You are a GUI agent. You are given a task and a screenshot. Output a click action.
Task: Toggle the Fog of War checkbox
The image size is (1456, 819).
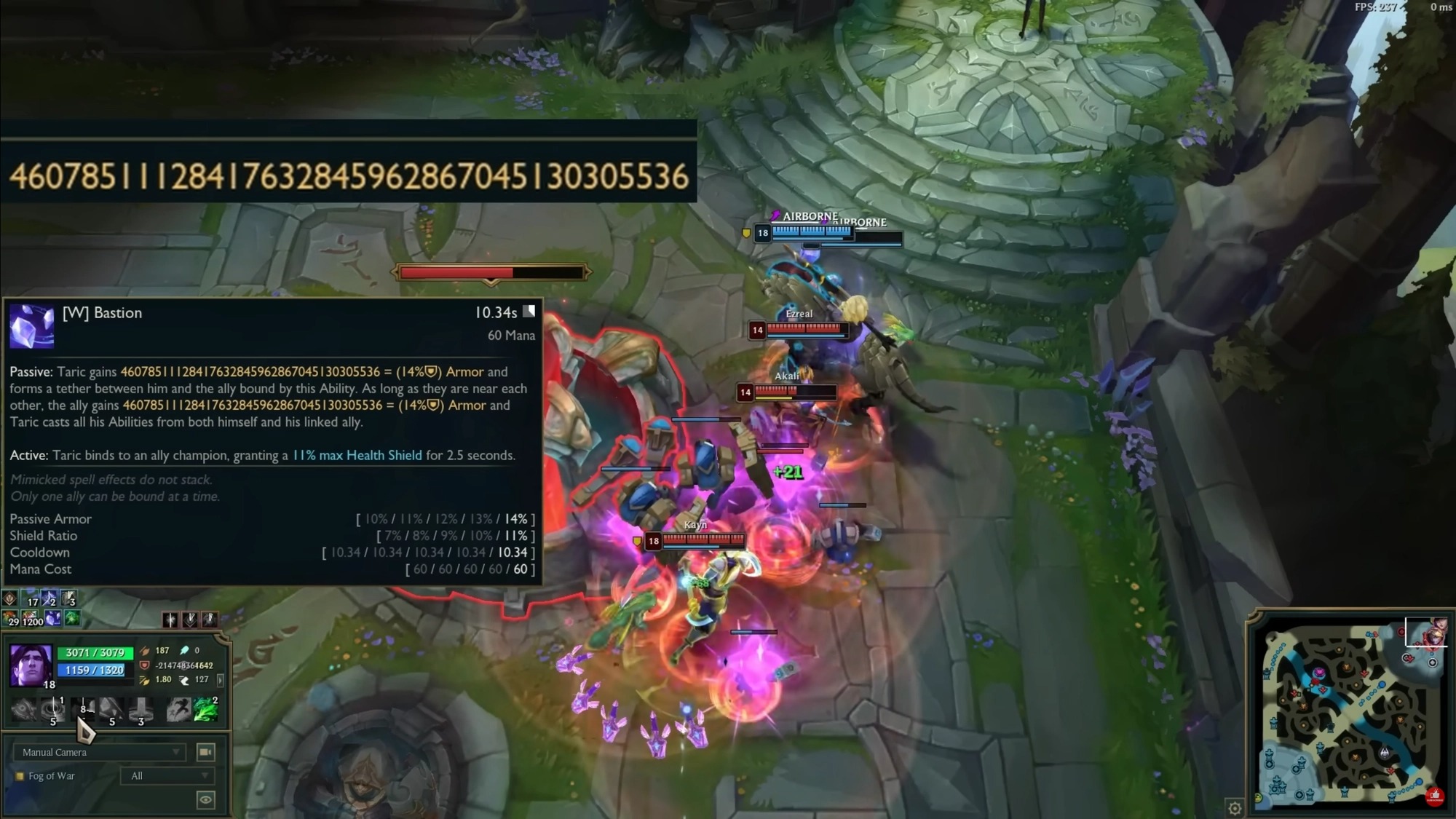(20, 776)
